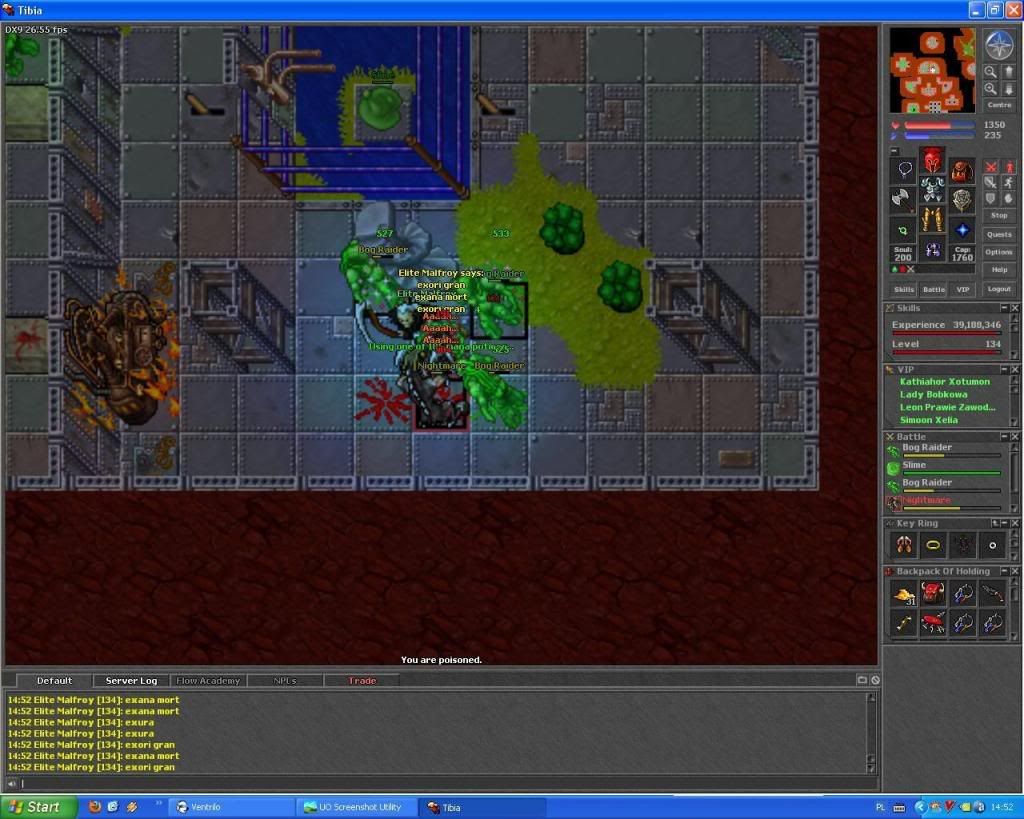Select the red helmet equipment slot
1024x819 pixels.
[932, 160]
